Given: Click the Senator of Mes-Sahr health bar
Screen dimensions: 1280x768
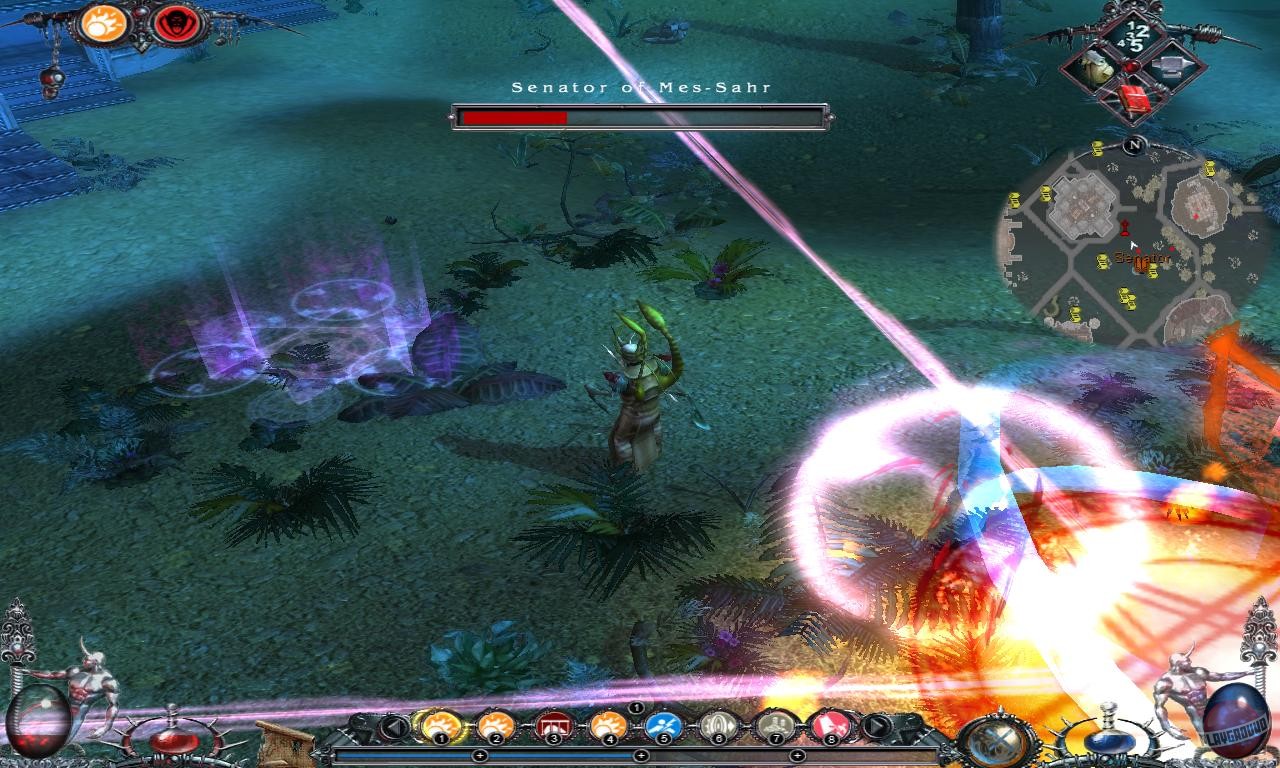Looking at the screenshot, I should (640, 115).
